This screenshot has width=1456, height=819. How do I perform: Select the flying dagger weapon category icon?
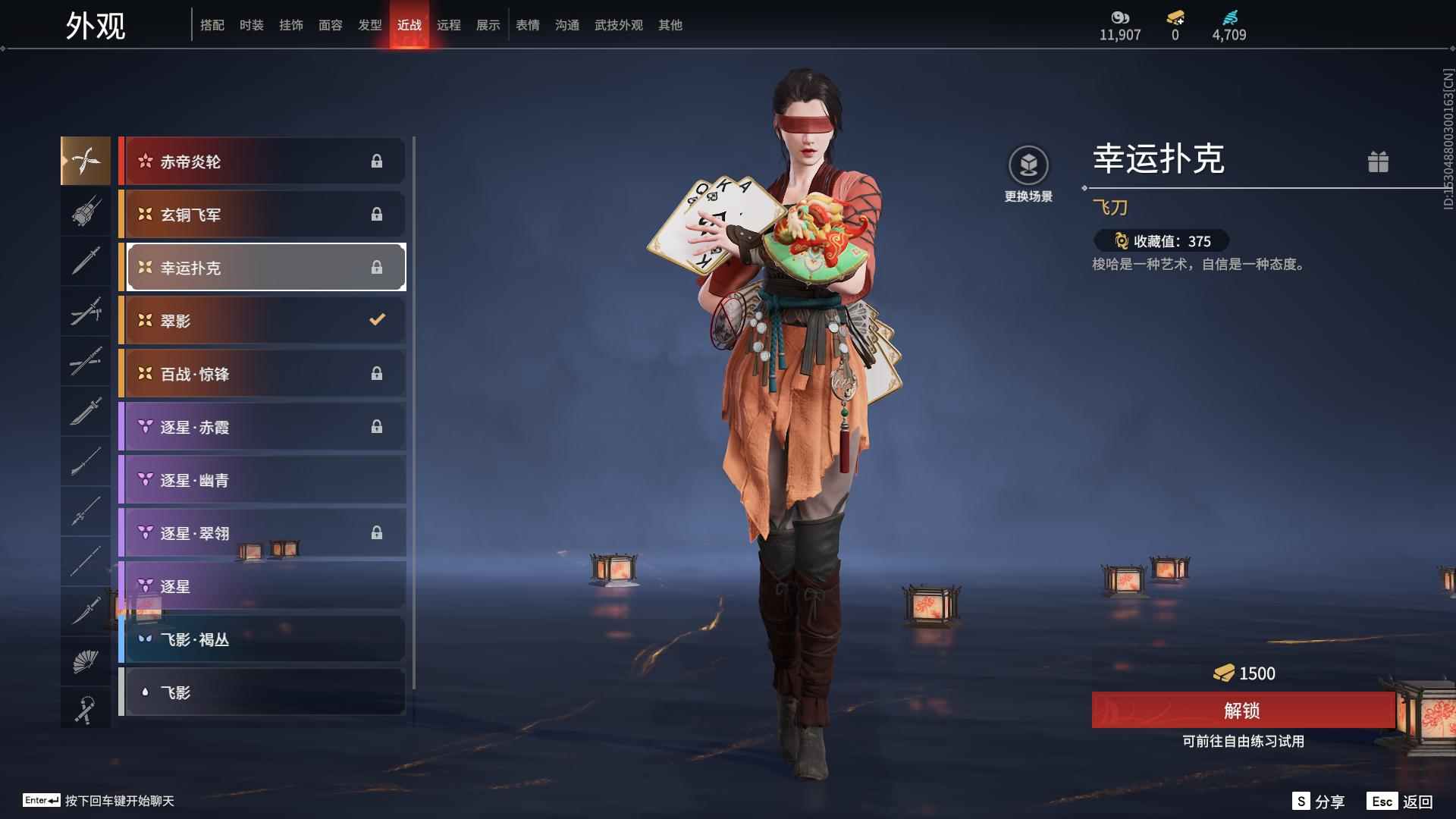click(86, 161)
